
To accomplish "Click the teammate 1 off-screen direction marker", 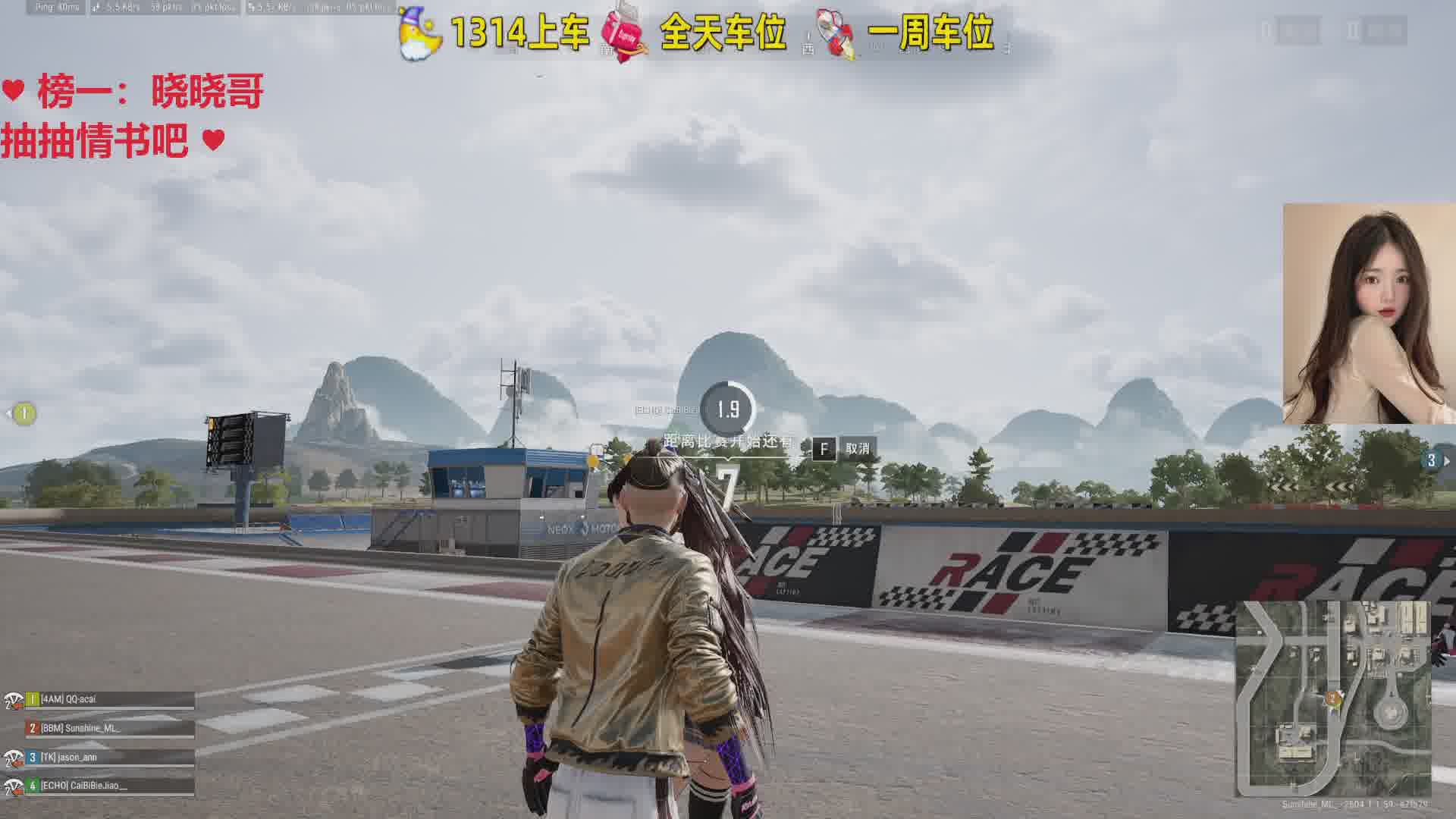I will pos(24,413).
